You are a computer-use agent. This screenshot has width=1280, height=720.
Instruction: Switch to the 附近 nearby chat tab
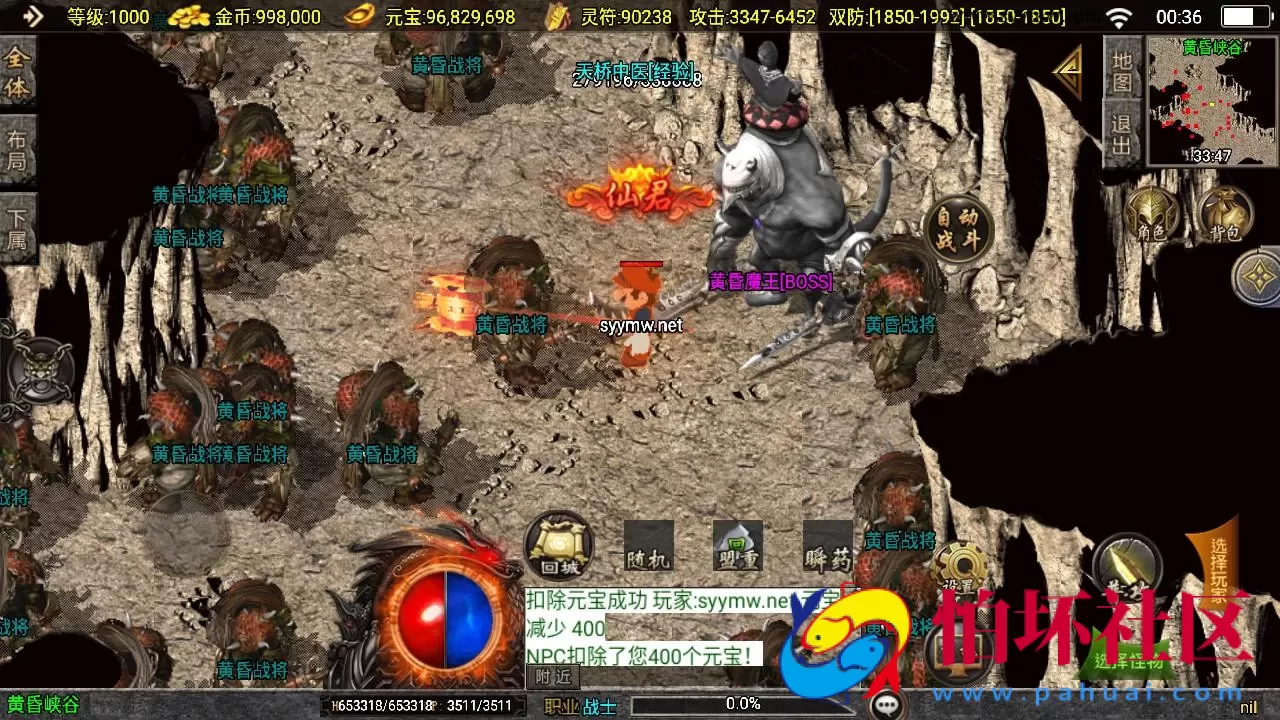point(552,677)
